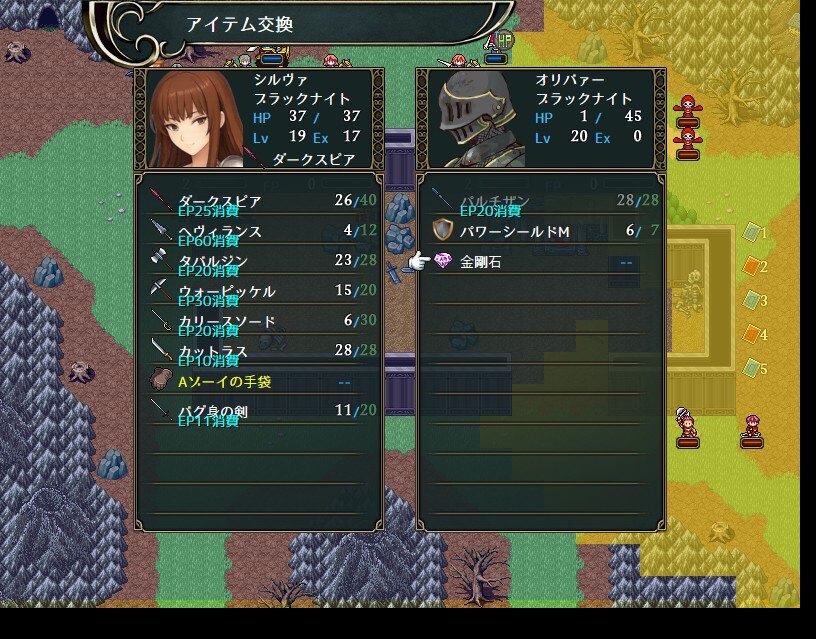This screenshot has width=816, height=639.
Task: Pick the yellow Aゾーイの手袋 glove item
Action: [x=258, y=382]
